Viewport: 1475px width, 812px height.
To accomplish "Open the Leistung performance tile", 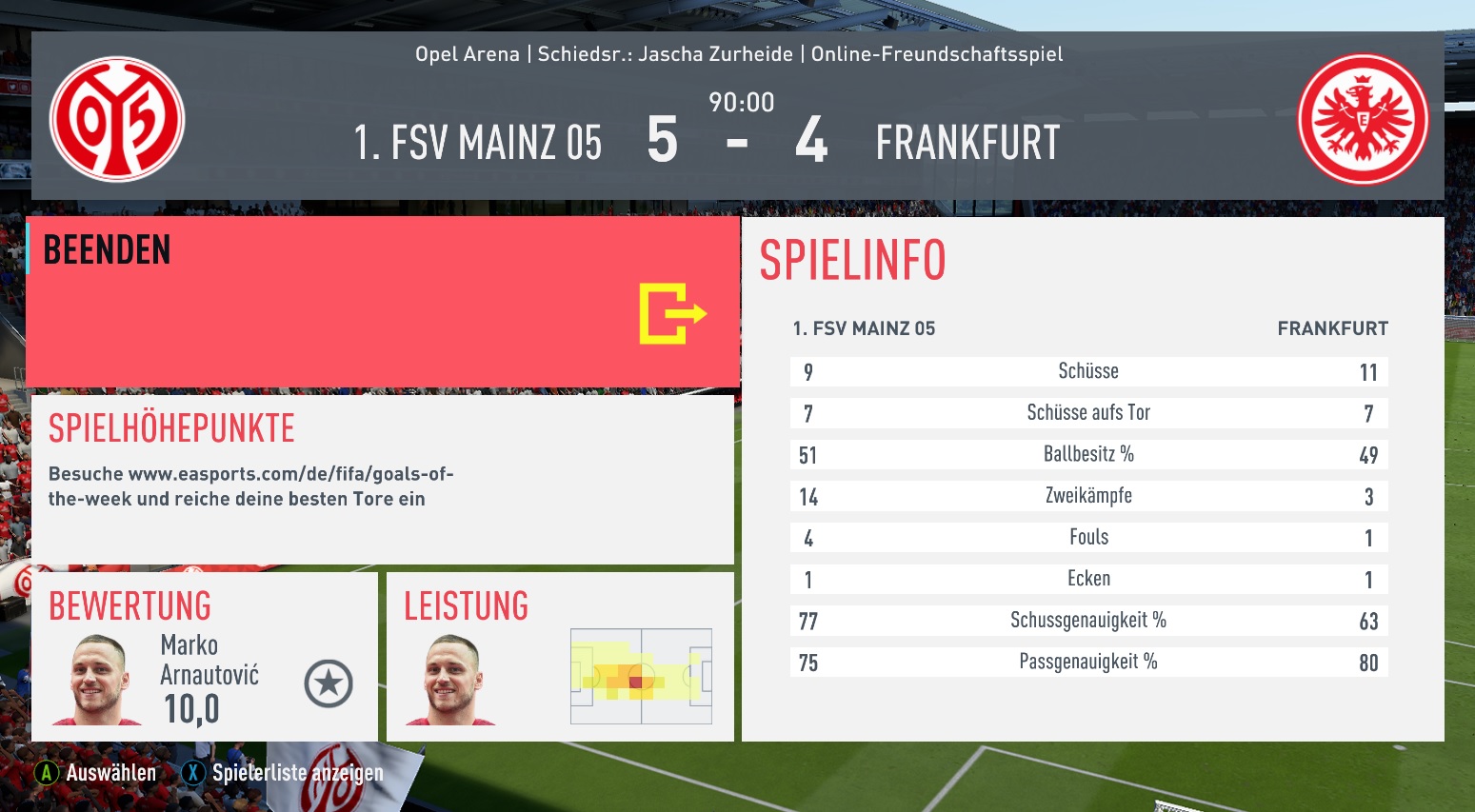I will (x=560, y=657).
